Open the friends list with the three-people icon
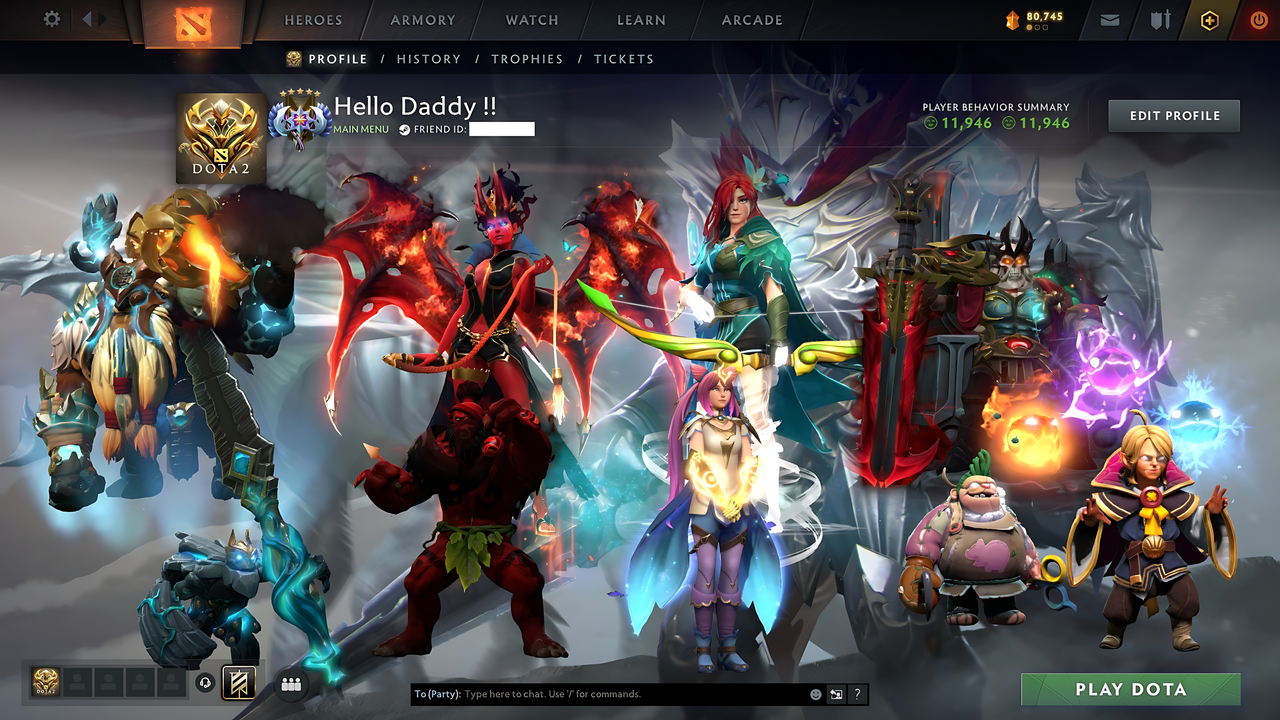Screen dimensions: 1280x720 click(x=290, y=683)
